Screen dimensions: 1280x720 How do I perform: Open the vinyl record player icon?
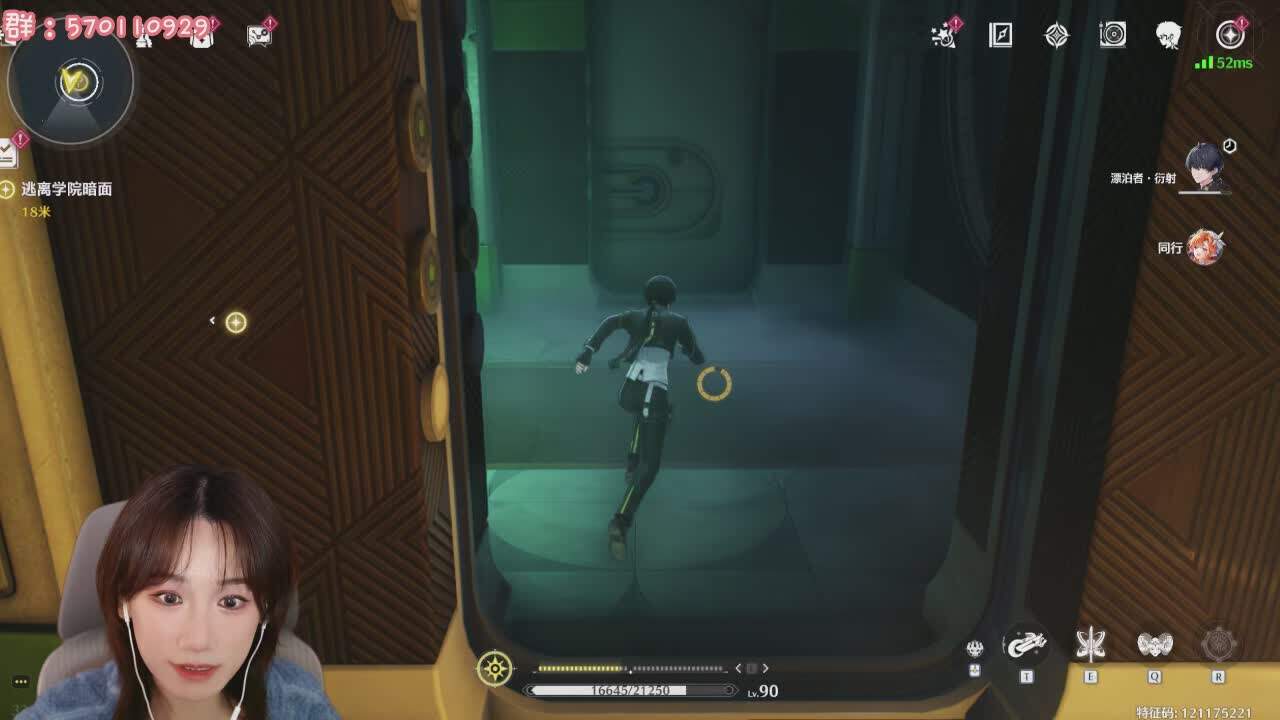point(1112,35)
